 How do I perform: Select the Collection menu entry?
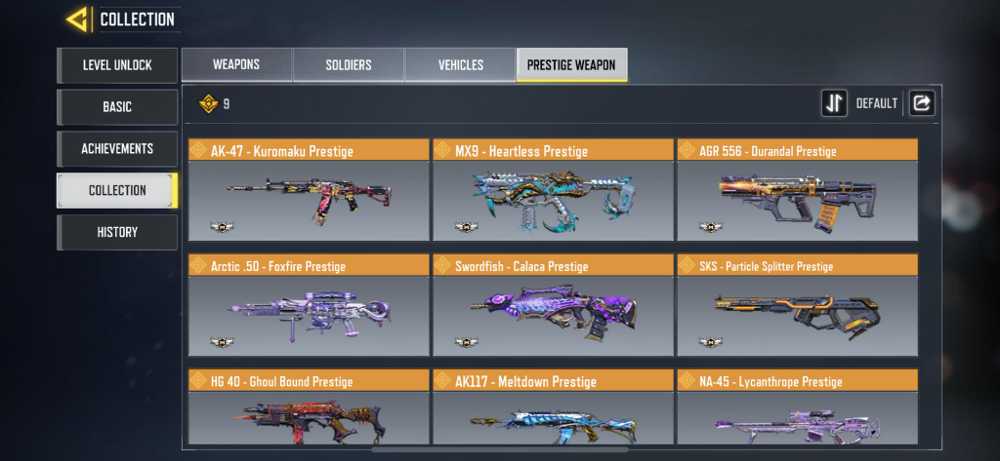pyautogui.click(x=117, y=190)
